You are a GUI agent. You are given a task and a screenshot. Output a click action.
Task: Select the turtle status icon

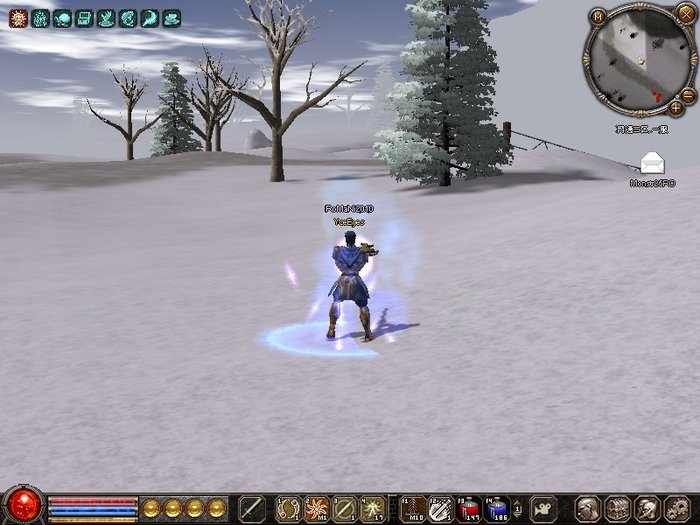point(62,18)
